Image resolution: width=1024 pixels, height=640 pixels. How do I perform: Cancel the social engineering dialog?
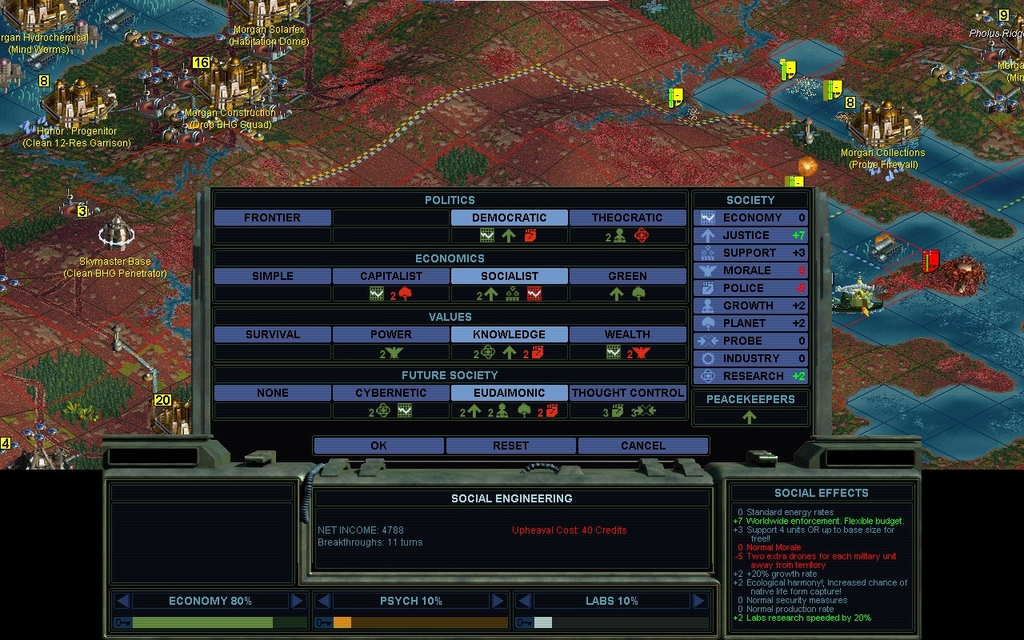coord(642,445)
